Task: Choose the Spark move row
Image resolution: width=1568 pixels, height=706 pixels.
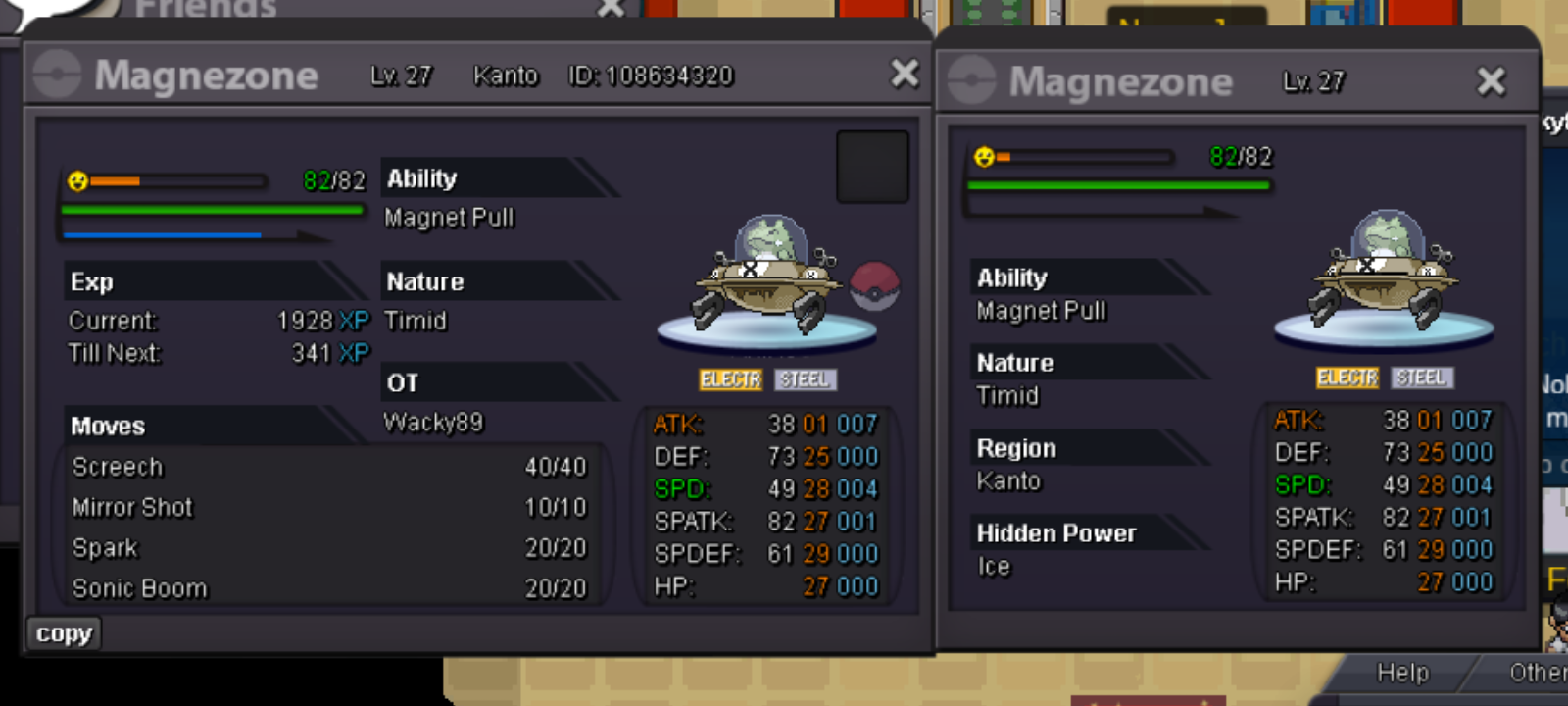Action: 328,548
